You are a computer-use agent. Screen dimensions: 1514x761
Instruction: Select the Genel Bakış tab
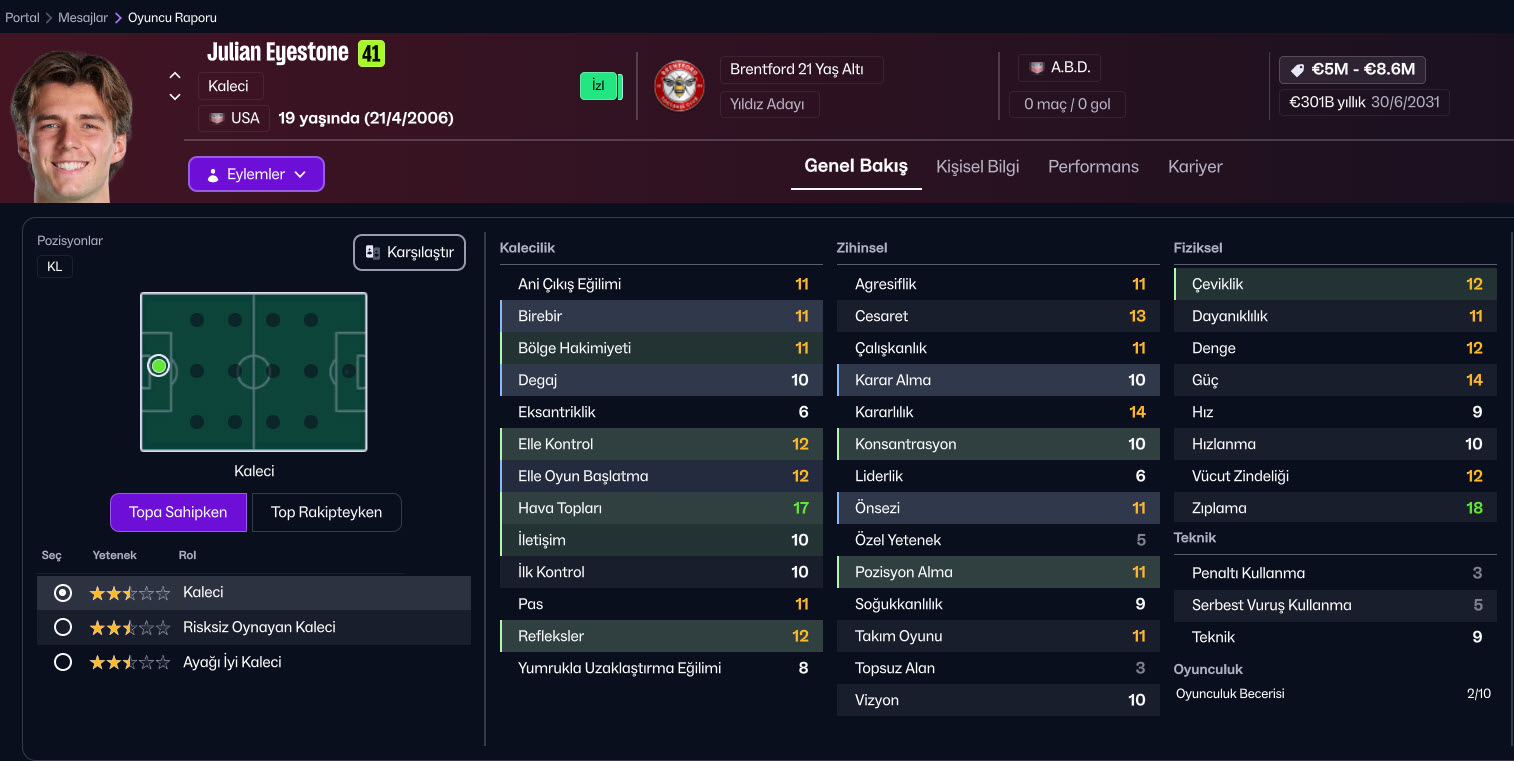[x=856, y=167]
